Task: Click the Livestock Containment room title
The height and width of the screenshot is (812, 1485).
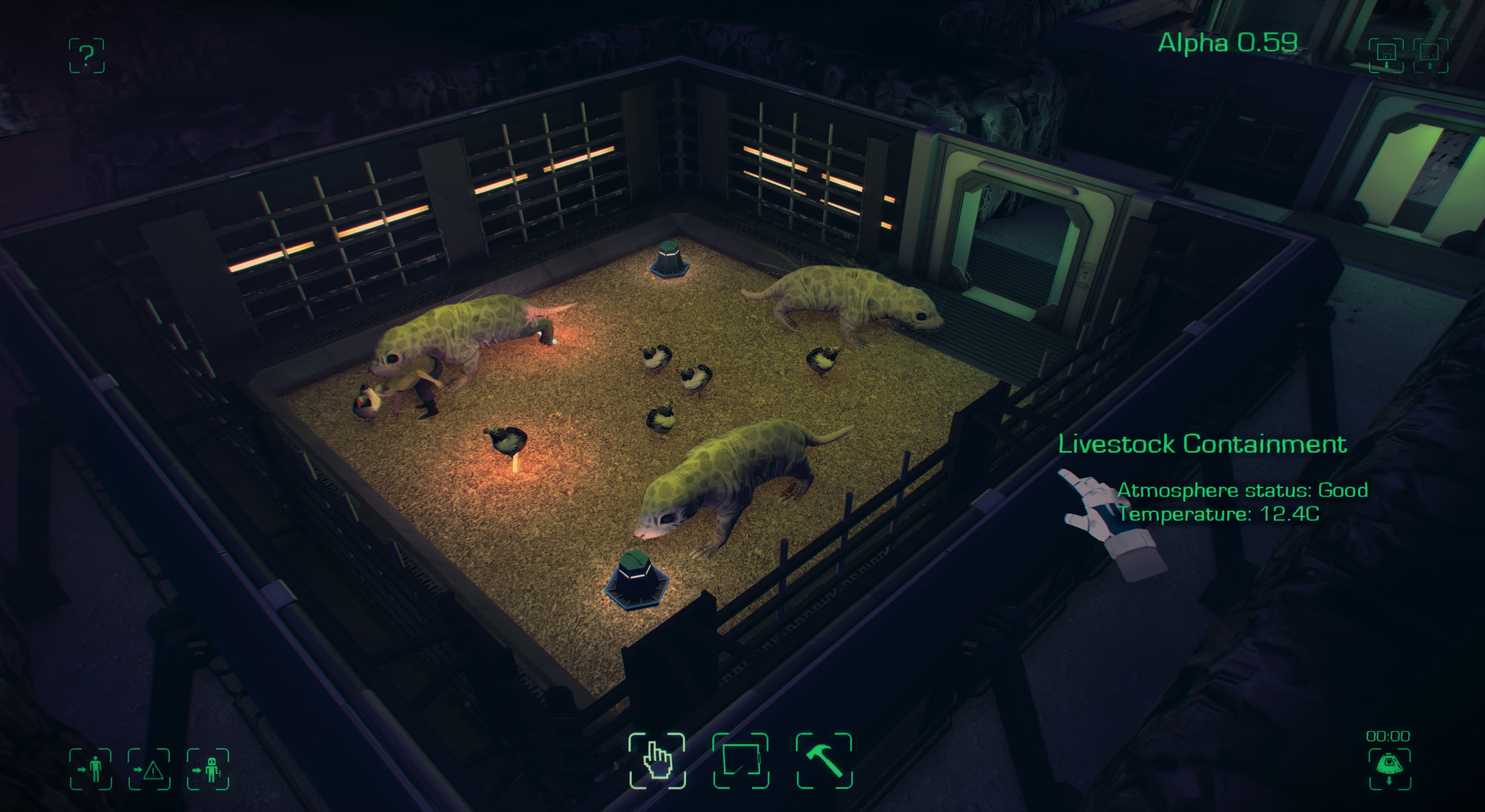Action: pos(1204,445)
